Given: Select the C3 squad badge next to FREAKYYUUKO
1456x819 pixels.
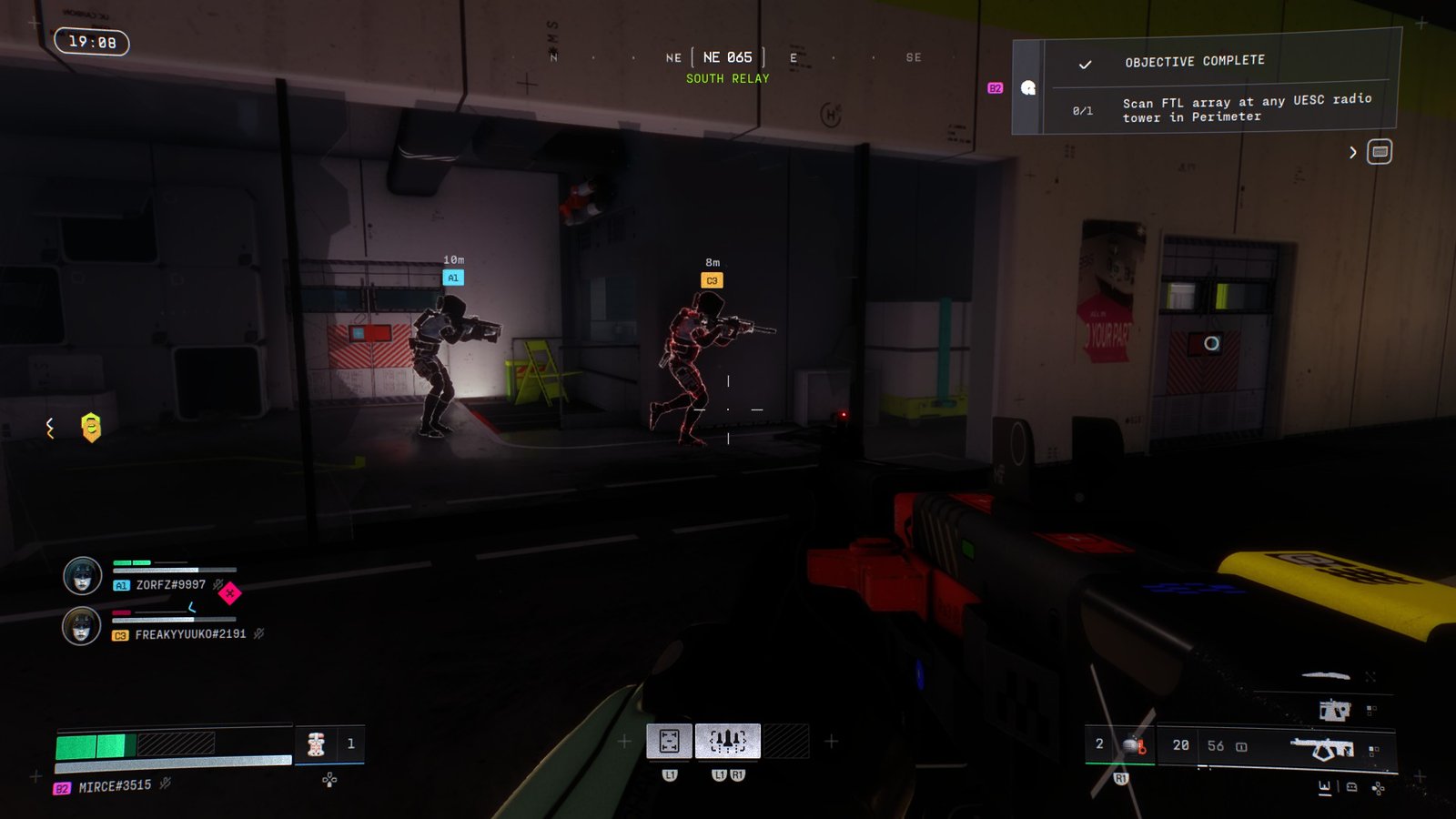Looking at the screenshot, I should (x=120, y=634).
